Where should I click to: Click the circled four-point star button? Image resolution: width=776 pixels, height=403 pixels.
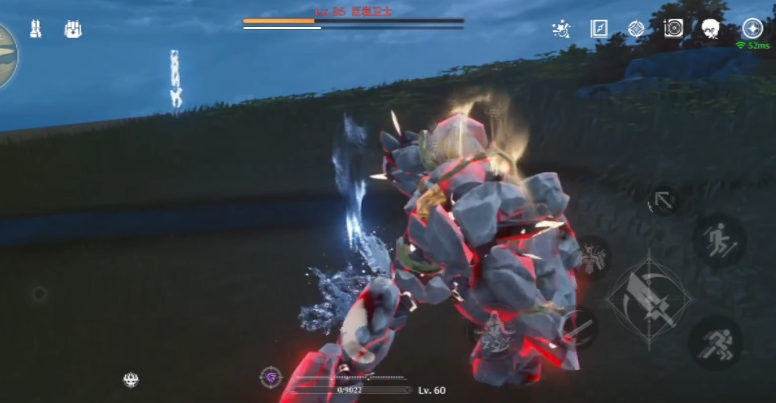(752, 29)
